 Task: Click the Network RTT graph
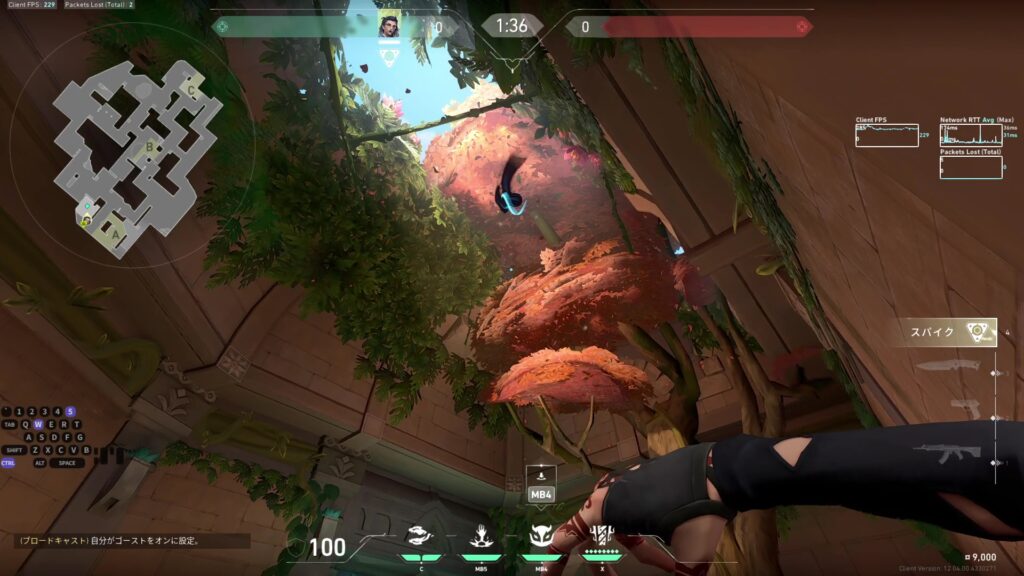(x=970, y=135)
